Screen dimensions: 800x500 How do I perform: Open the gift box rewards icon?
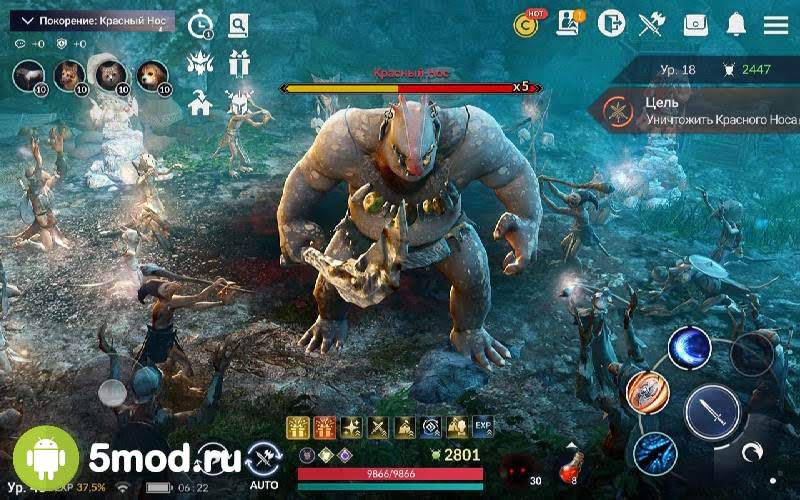[239, 63]
